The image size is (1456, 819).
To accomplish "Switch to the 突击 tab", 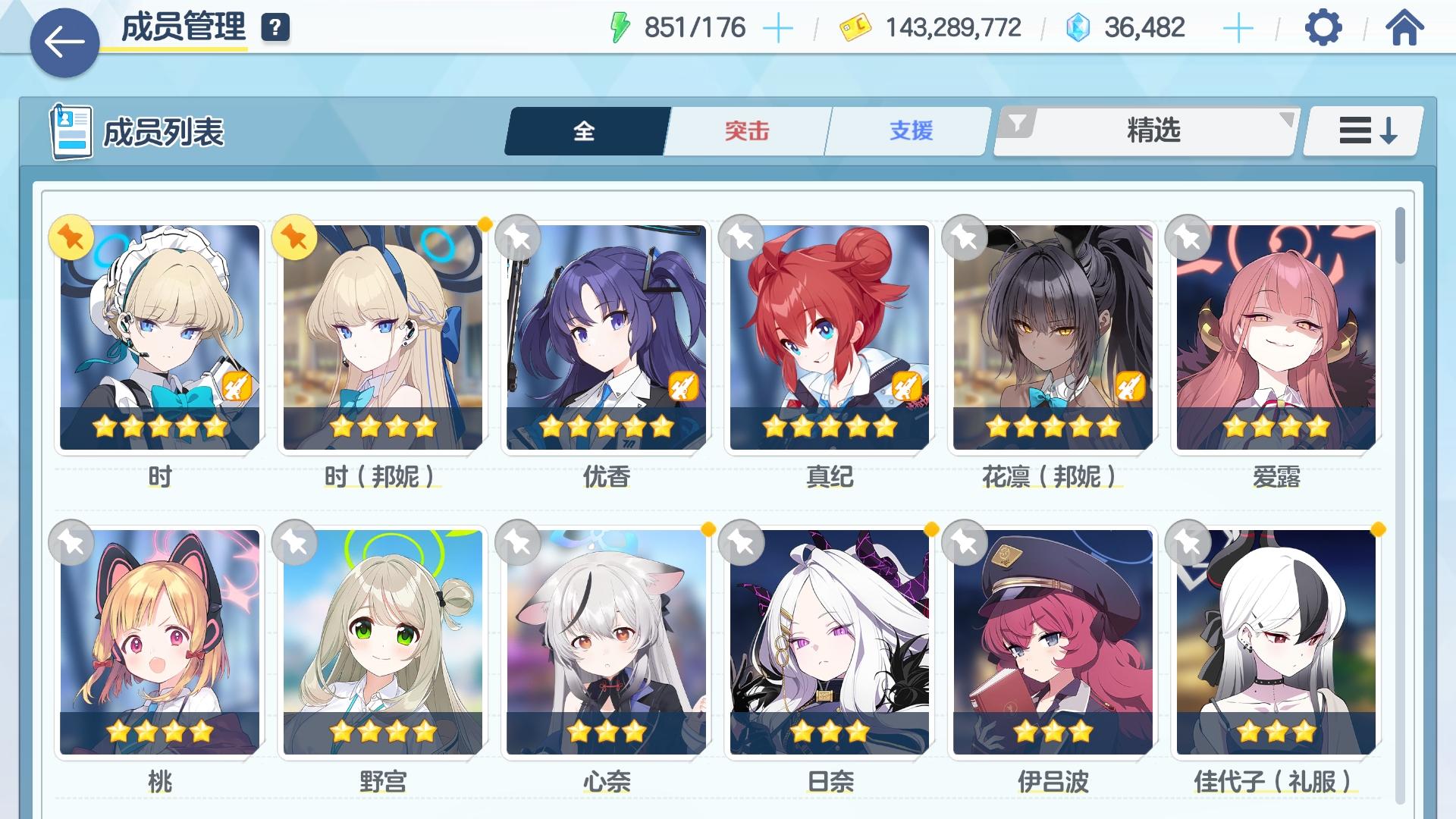I will (745, 130).
